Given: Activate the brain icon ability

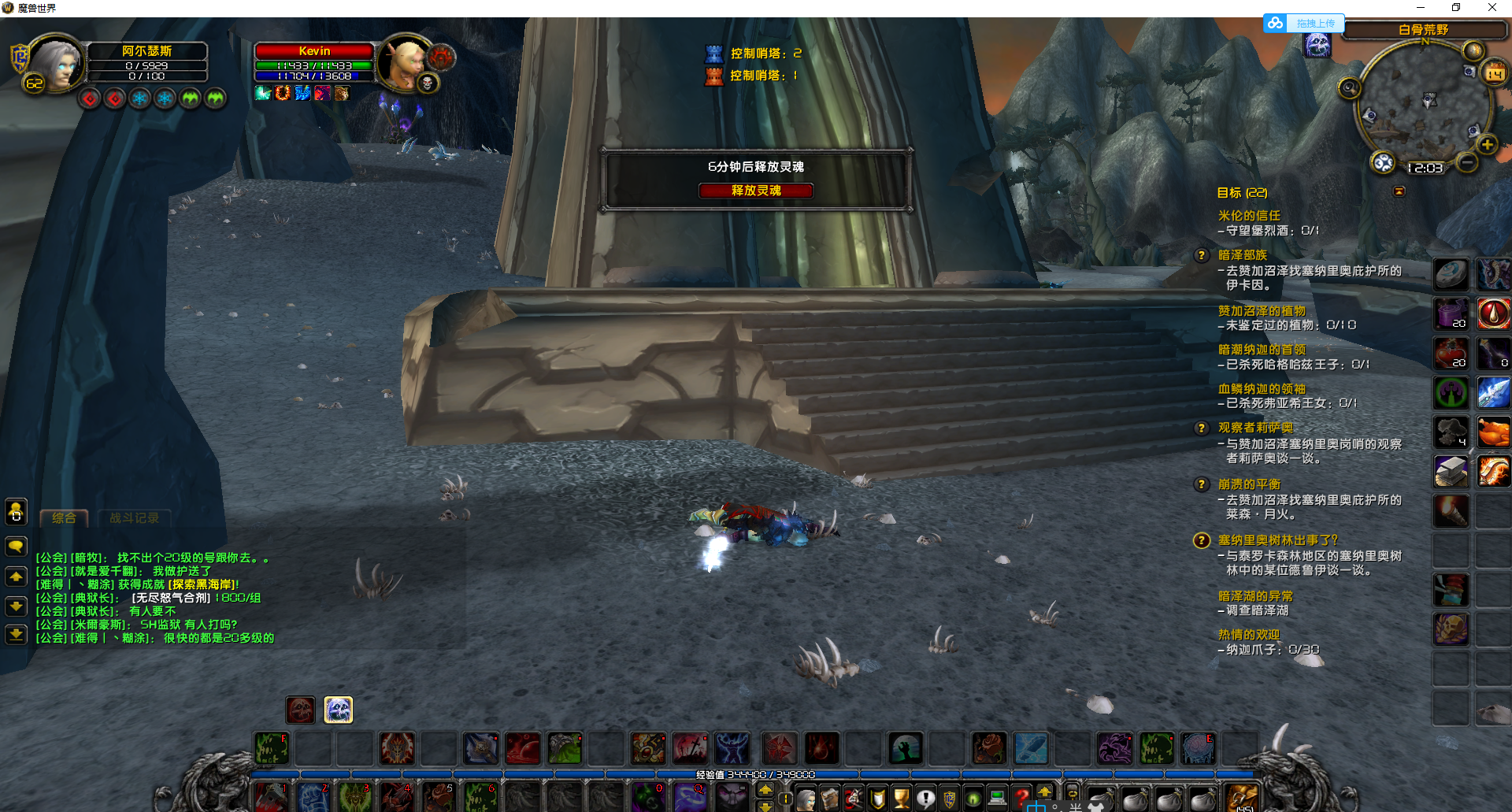Looking at the screenshot, I should (1197, 748).
